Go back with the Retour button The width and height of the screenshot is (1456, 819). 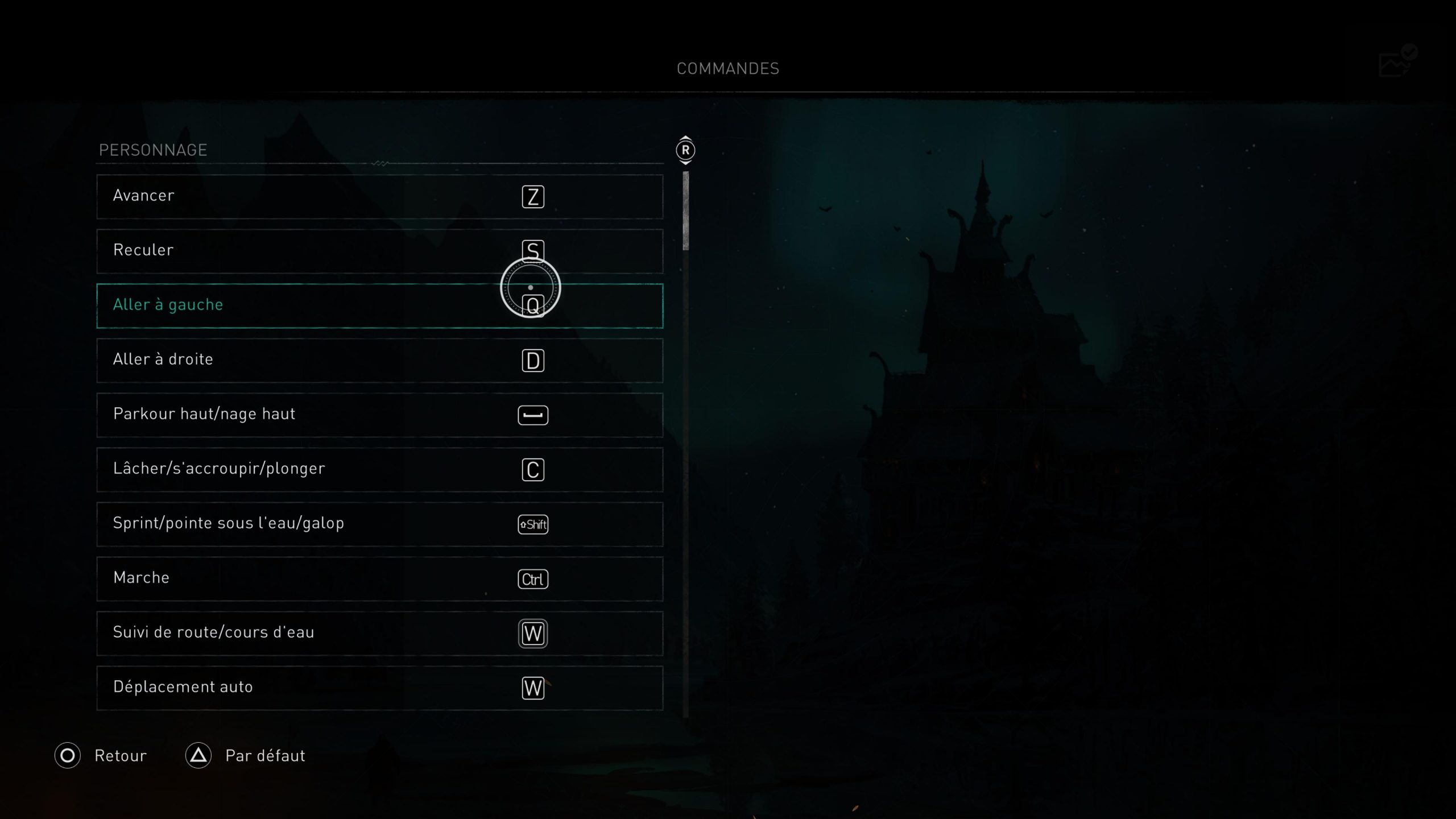(x=101, y=755)
